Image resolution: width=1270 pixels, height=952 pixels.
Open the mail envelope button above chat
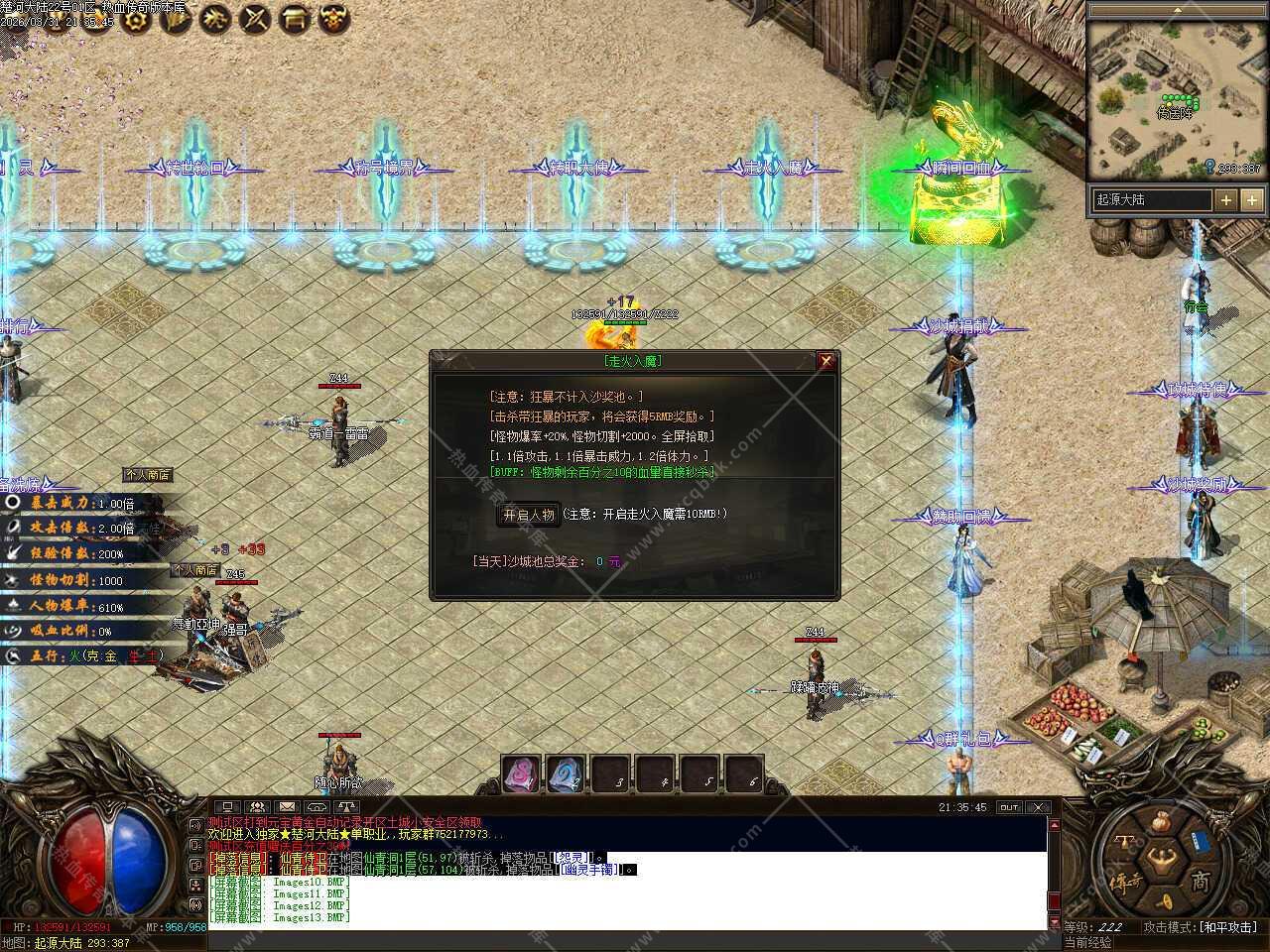point(287,807)
